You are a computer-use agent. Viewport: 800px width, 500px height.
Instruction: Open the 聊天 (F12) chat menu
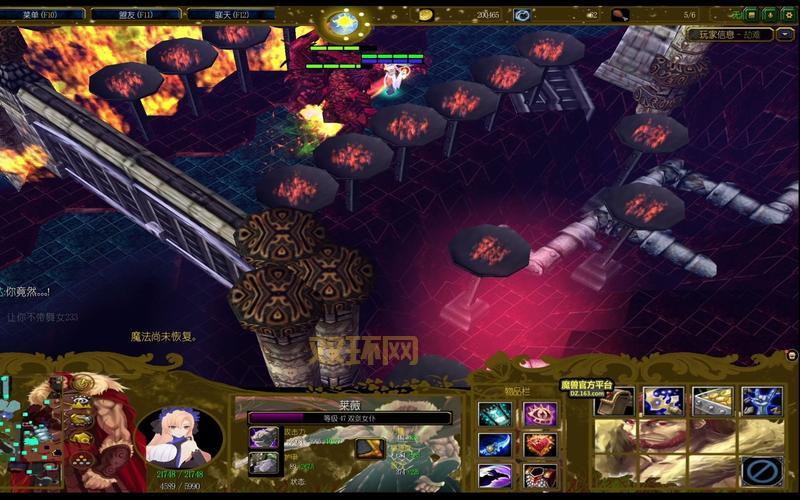tap(234, 15)
